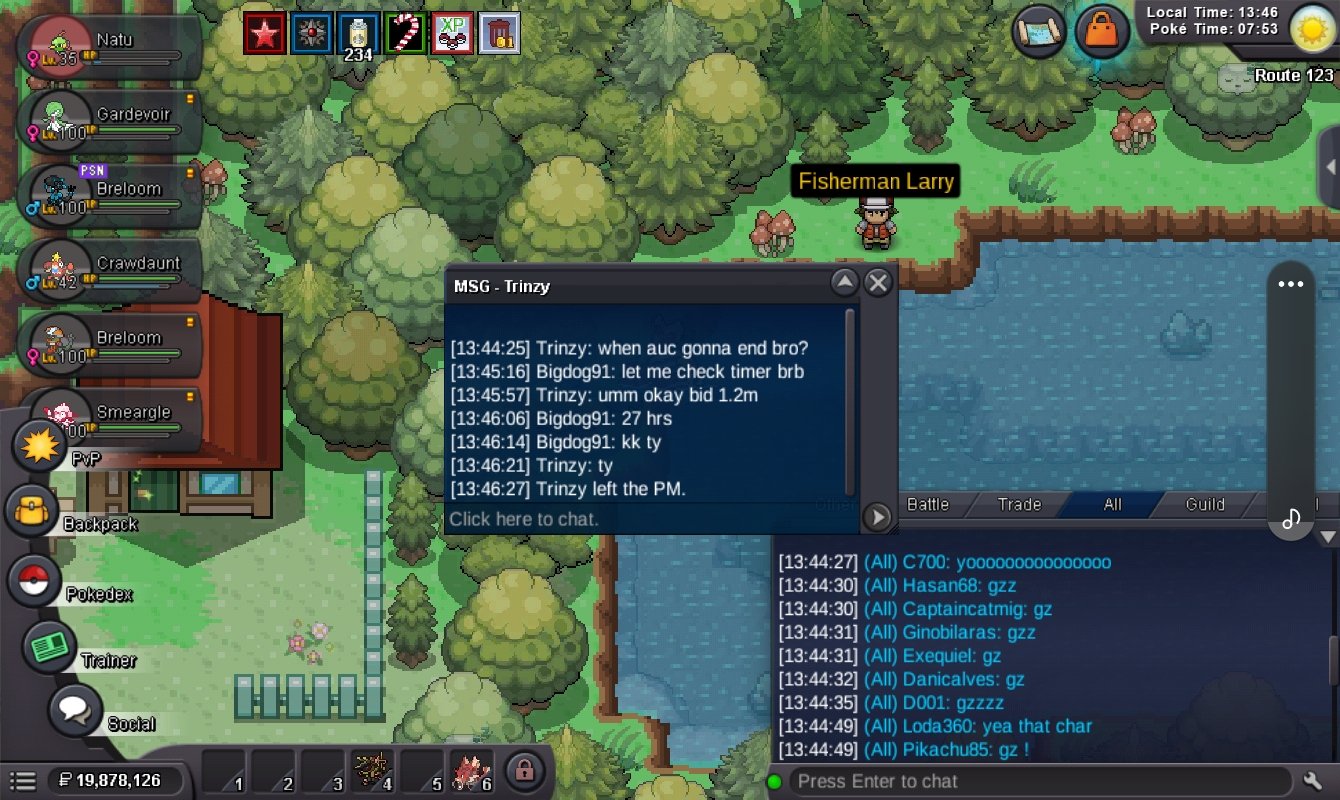Open the orange shopping bag store
This screenshot has height=800, width=1340.
point(1102,32)
